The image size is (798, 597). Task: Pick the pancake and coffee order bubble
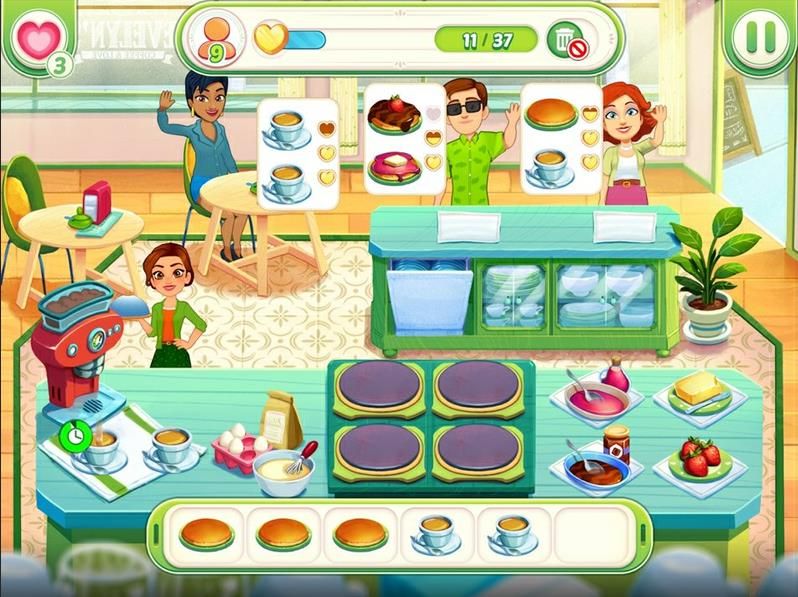pyautogui.click(x=560, y=138)
